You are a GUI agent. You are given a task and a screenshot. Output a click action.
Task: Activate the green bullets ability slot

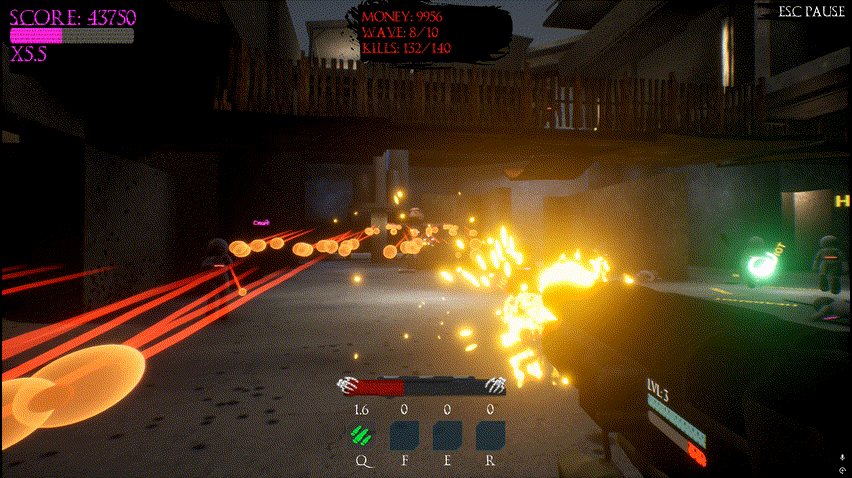coord(361,435)
